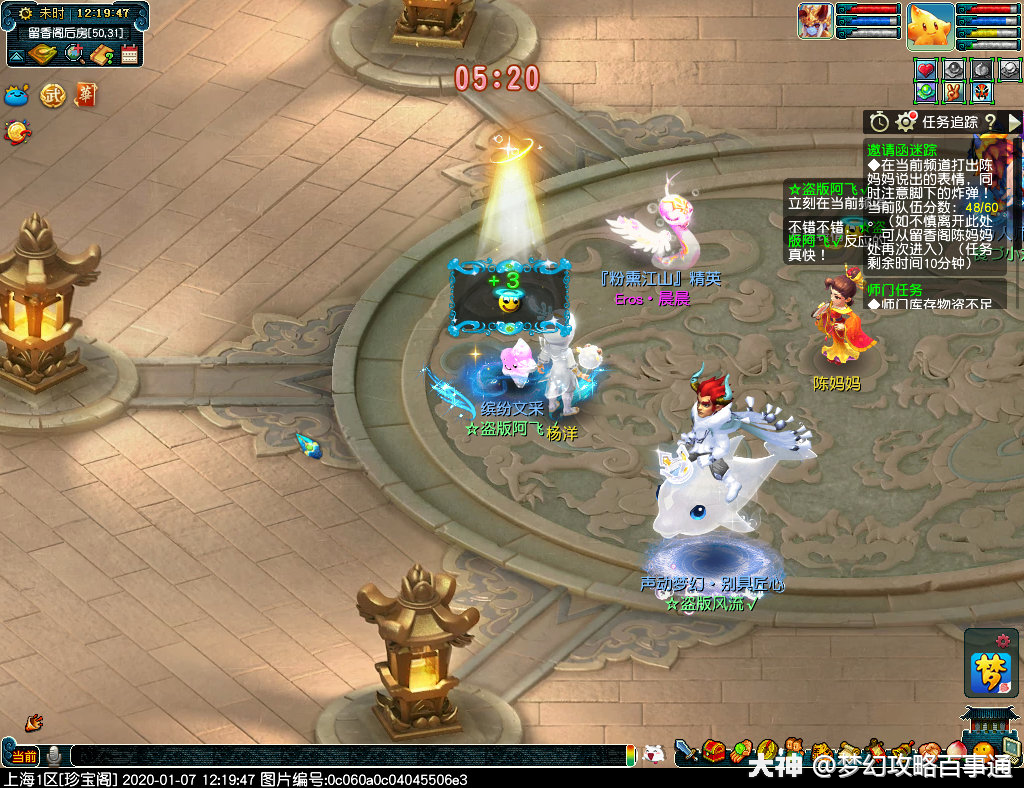
Task: Select the player character portrait
Action: (814, 21)
